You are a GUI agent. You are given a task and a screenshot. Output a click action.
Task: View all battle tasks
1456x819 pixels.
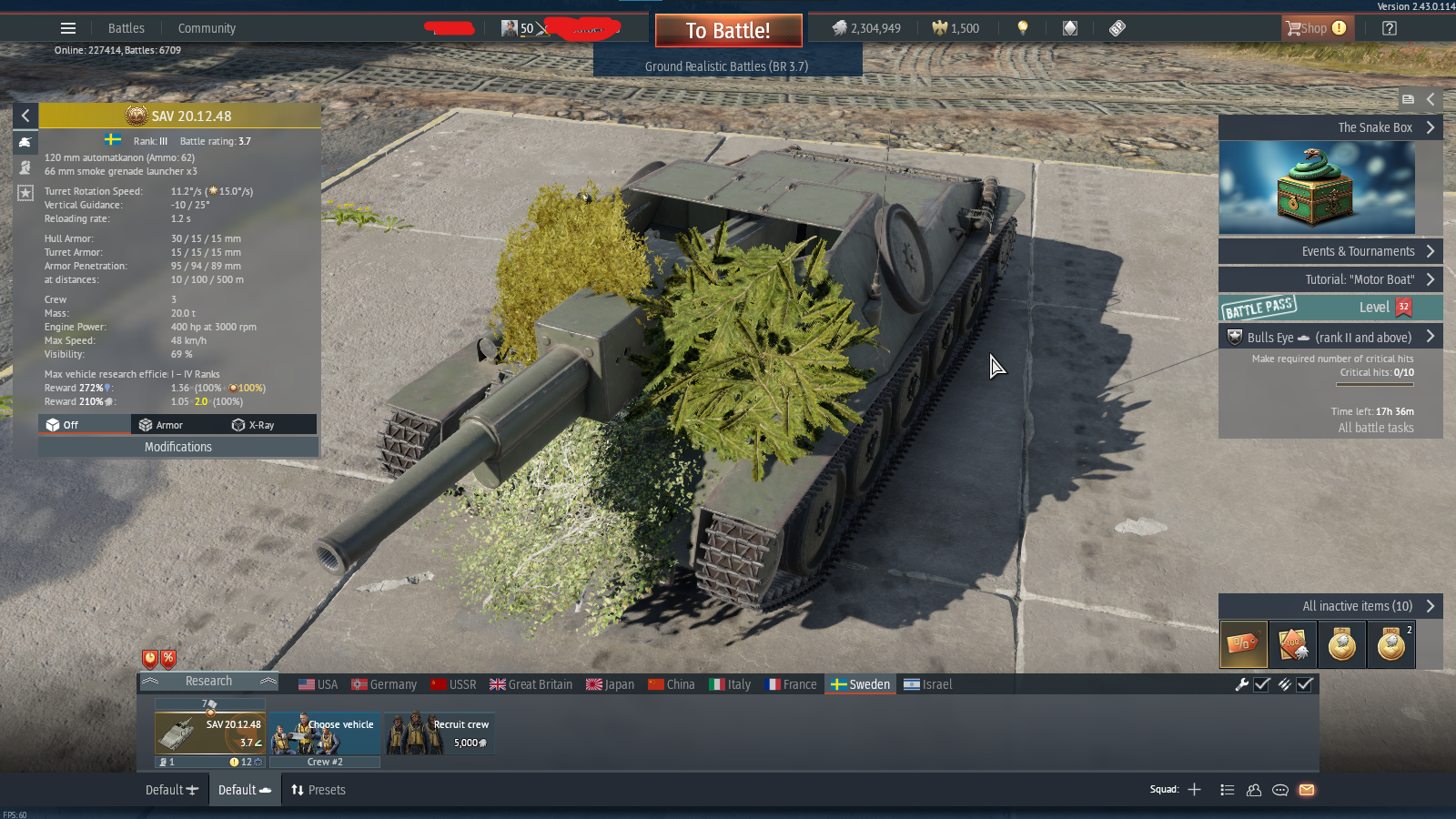coord(1376,428)
